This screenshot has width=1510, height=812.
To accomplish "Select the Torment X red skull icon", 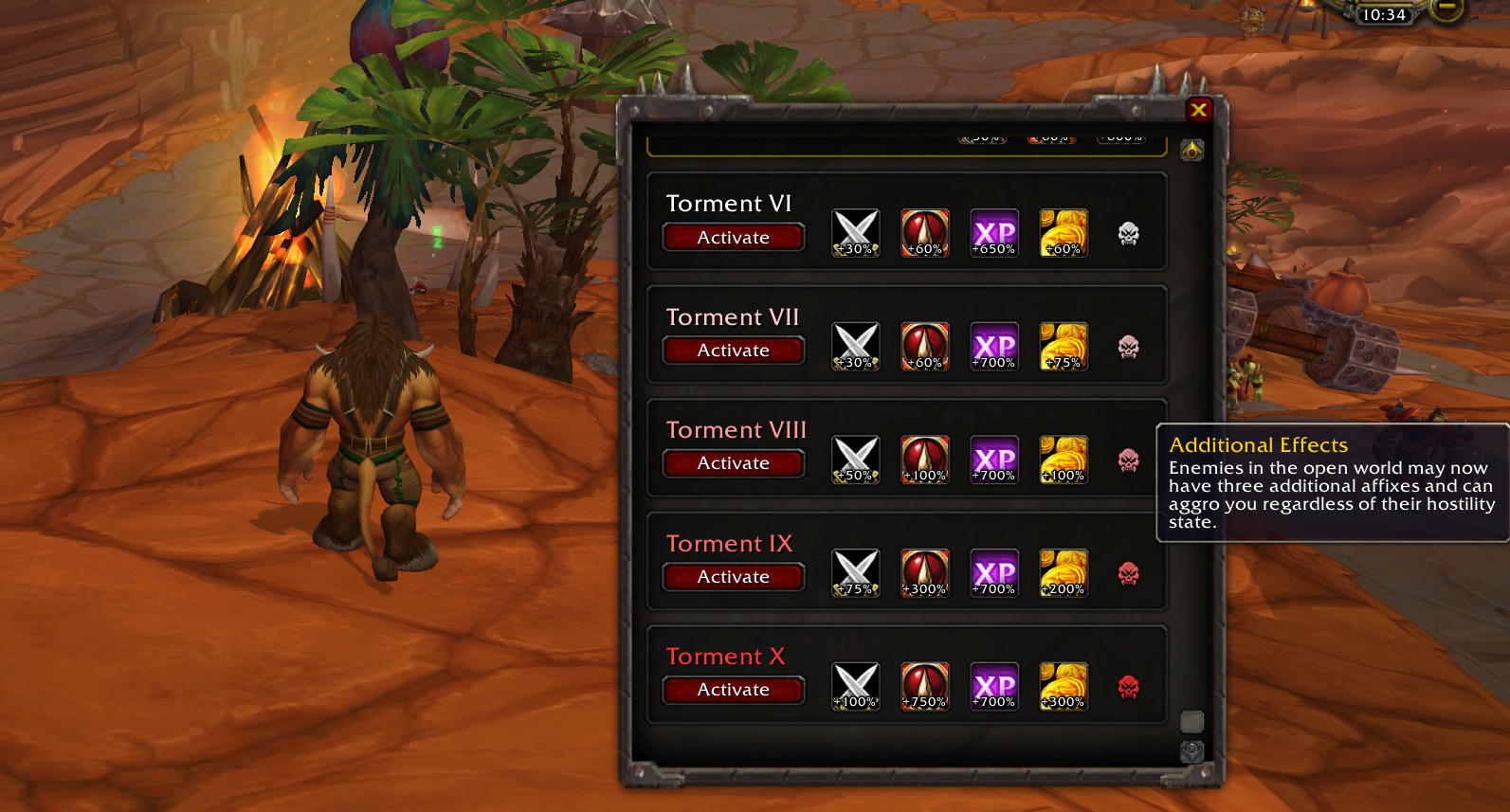I will pyautogui.click(x=1128, y=687).
